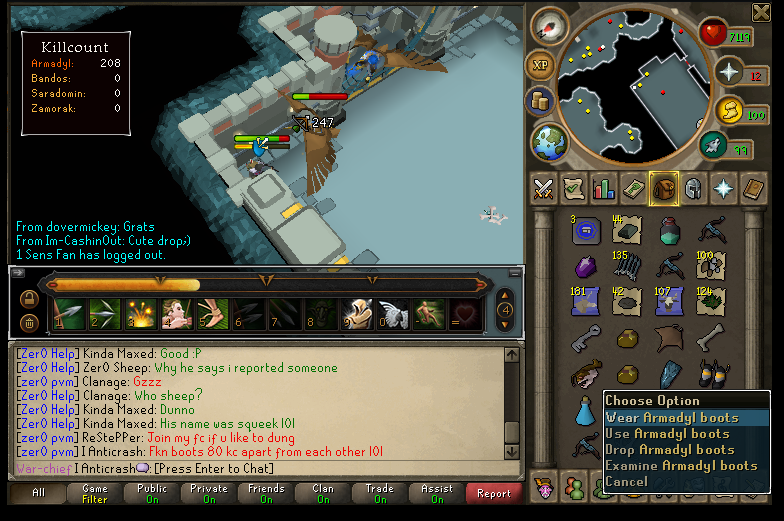784x521 pixels.
Task: Click the compass beside the minimap
Action: pyautogui.click(x=549, y=27)
